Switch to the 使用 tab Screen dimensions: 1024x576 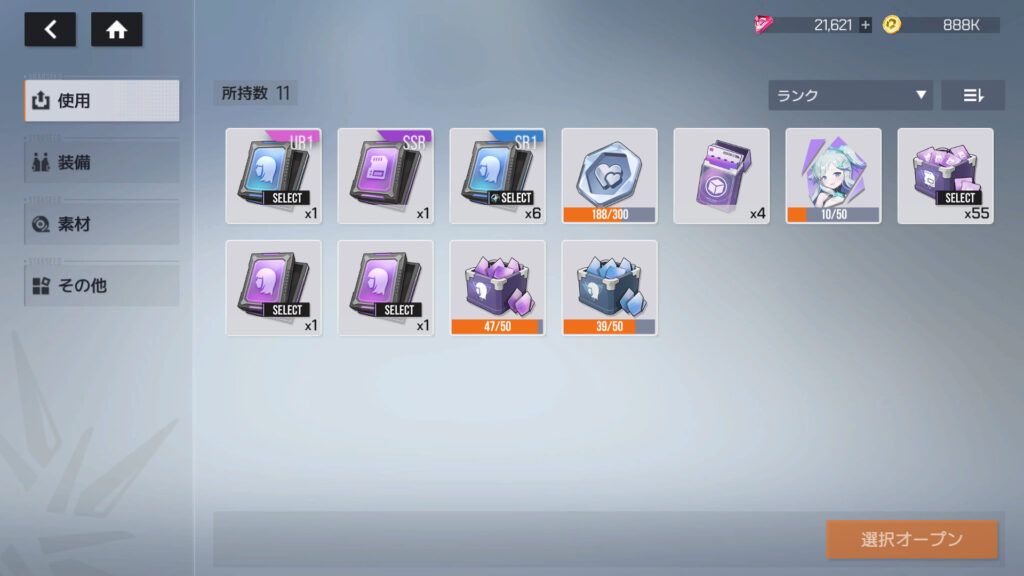tap(102, 101)
